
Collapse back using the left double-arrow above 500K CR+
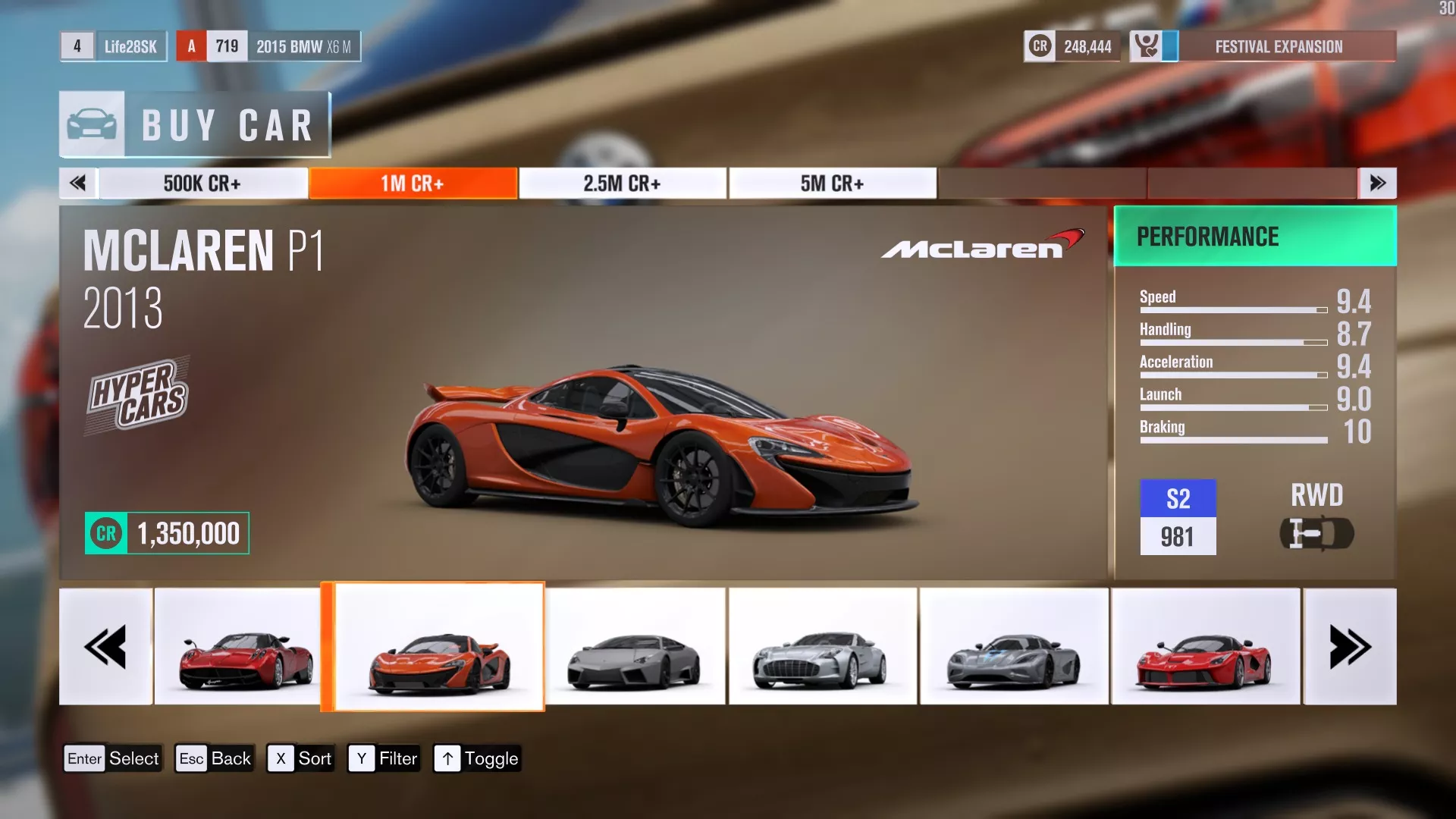click(78, 182)
